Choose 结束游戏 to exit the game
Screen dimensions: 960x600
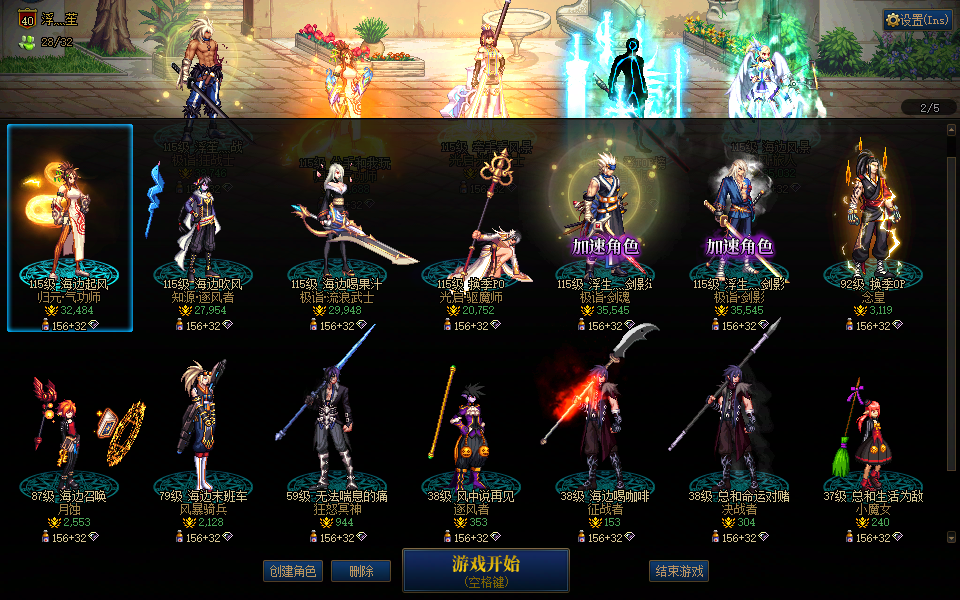[679, 571]
